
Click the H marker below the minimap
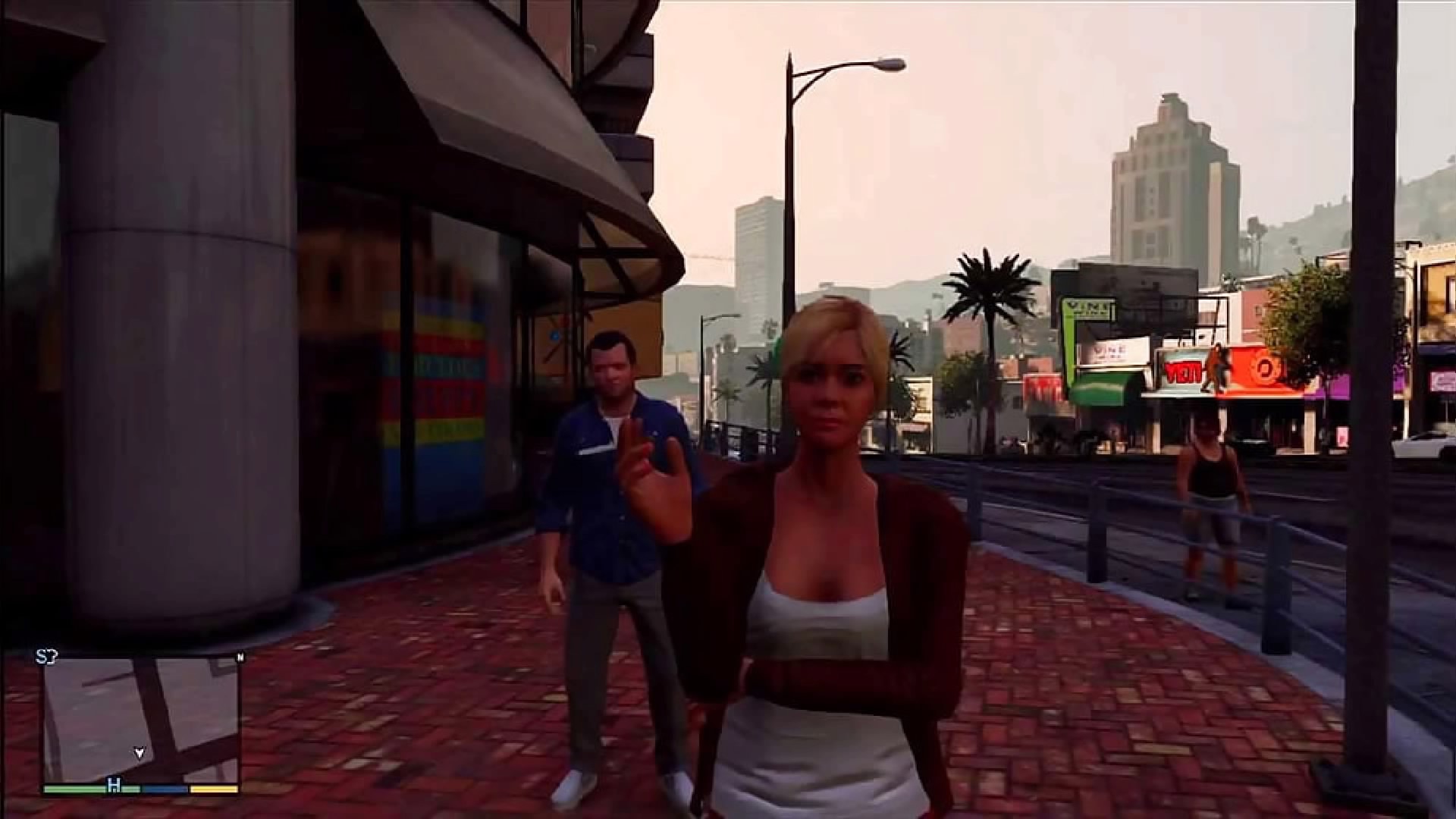pos(114,785)
